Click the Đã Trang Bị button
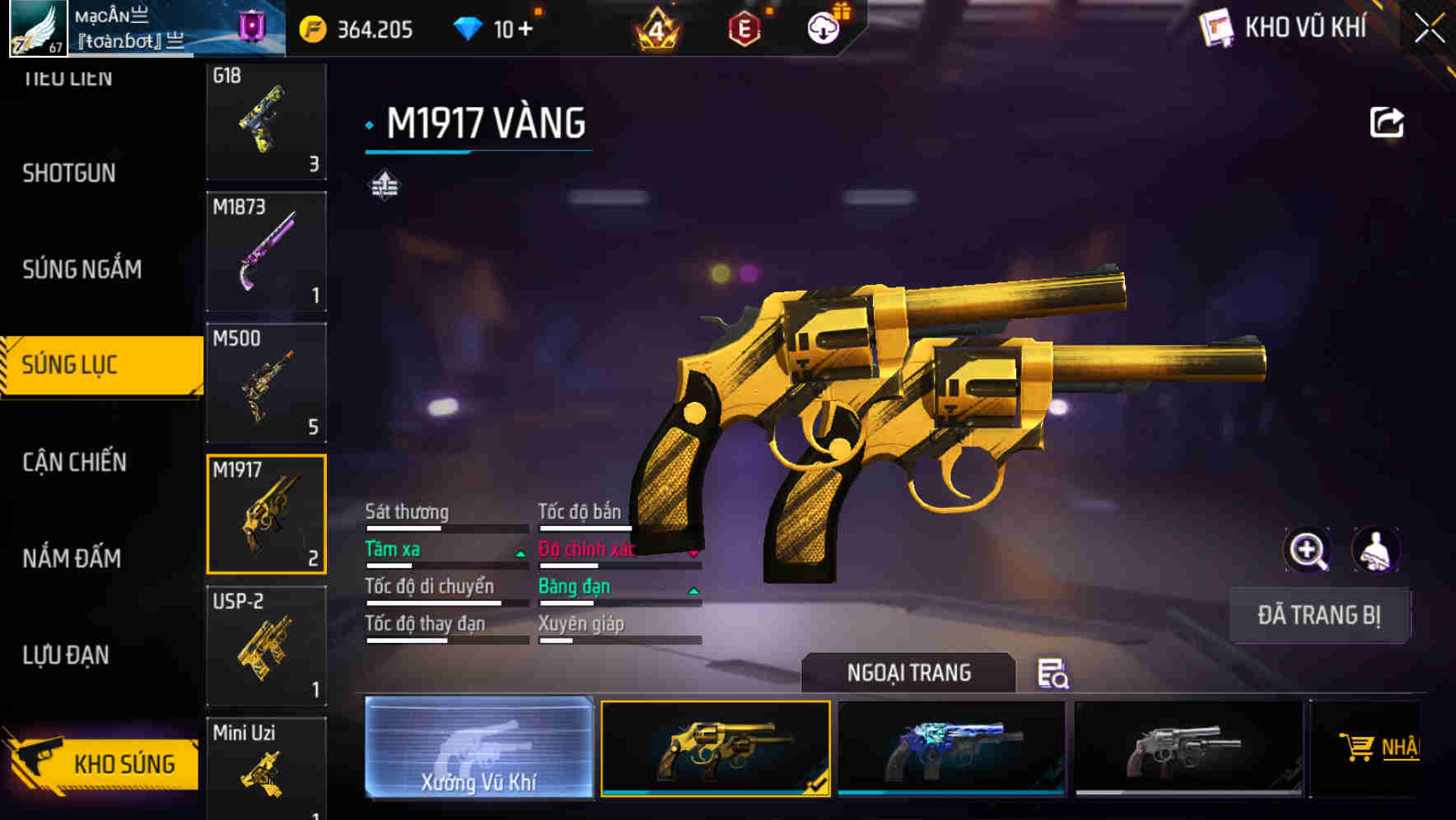Screen dimensions: 1456x820 [x=1318, y=614]
